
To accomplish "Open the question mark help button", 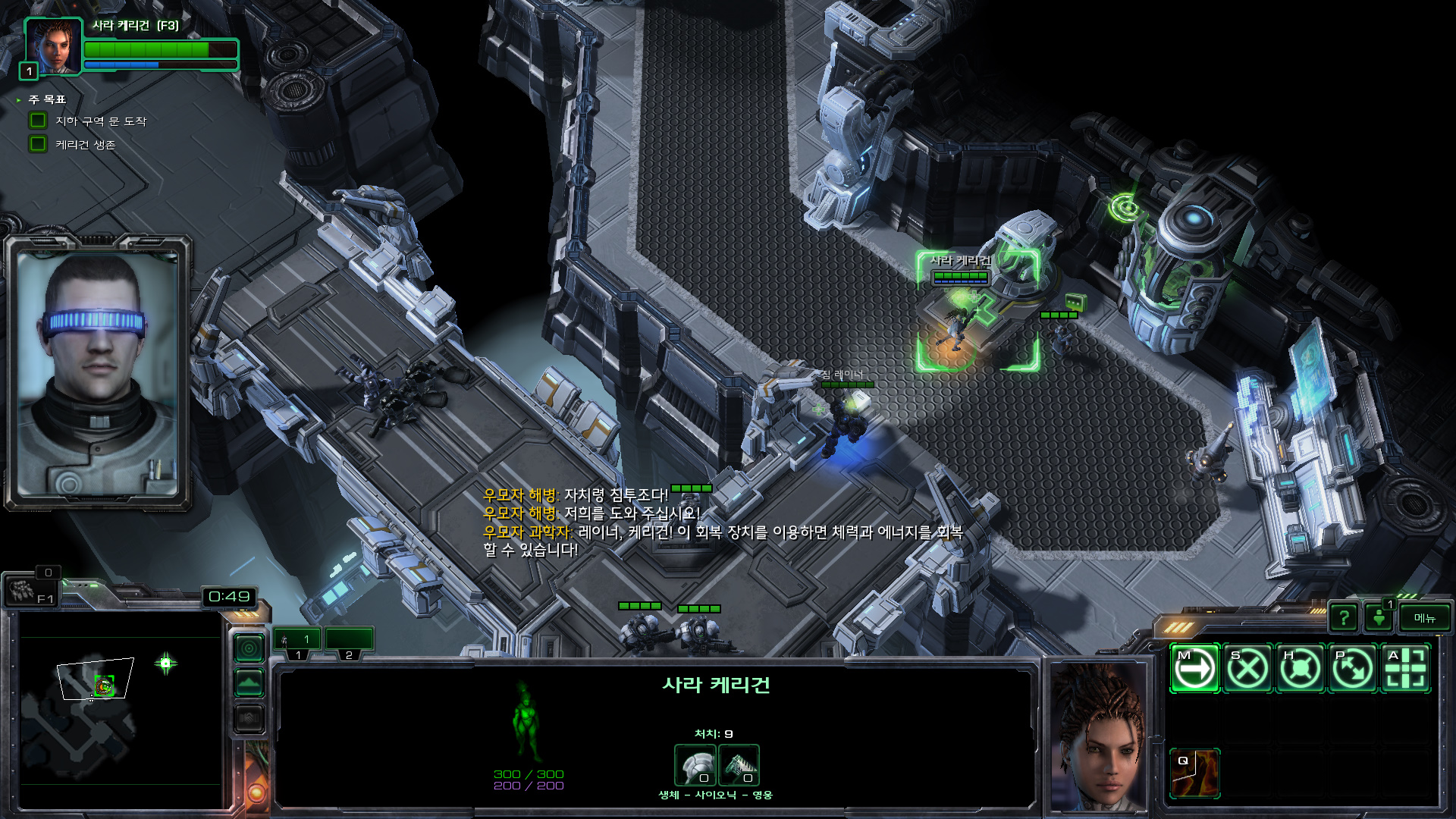I will click(x=1344, y=618).
